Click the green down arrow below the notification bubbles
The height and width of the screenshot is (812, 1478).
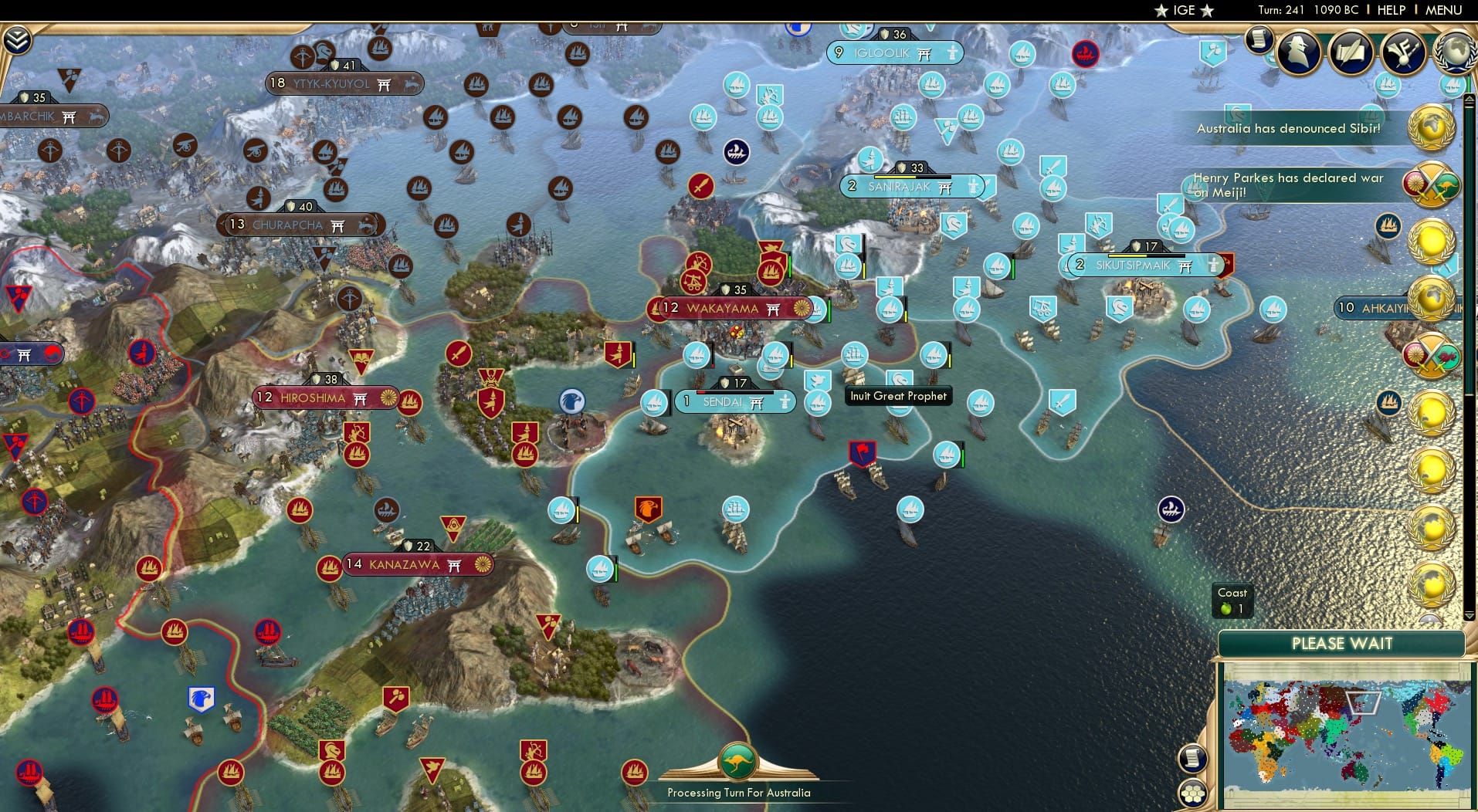pos(1469,615)
